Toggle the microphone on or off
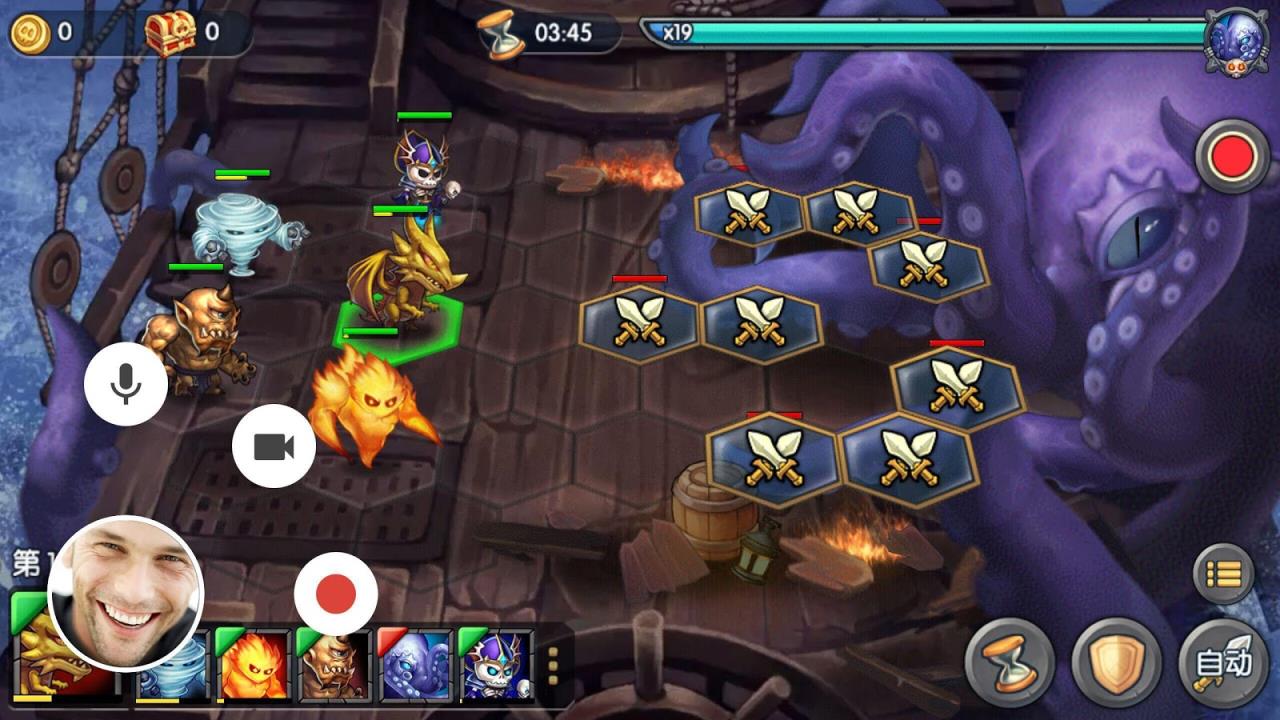Image resolution: width=1280 pixels, height=720 pixels. click(124, 383)
